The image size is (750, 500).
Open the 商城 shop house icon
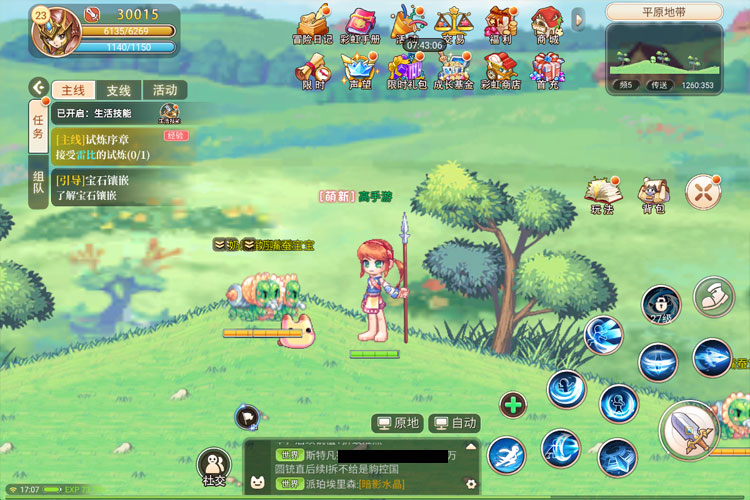(546, 24)
